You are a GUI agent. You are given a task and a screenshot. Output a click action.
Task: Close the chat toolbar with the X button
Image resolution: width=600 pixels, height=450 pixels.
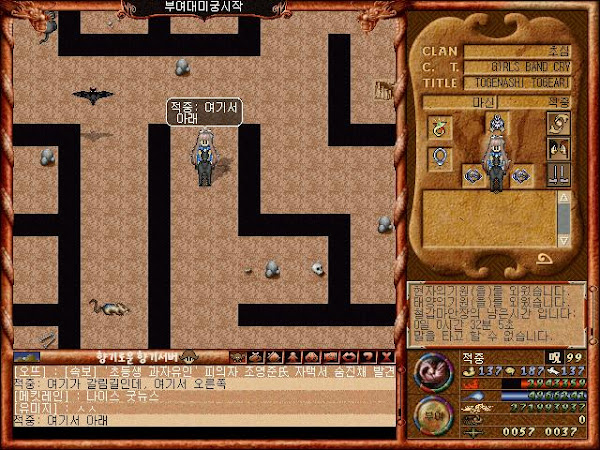[x=386, y=357]
